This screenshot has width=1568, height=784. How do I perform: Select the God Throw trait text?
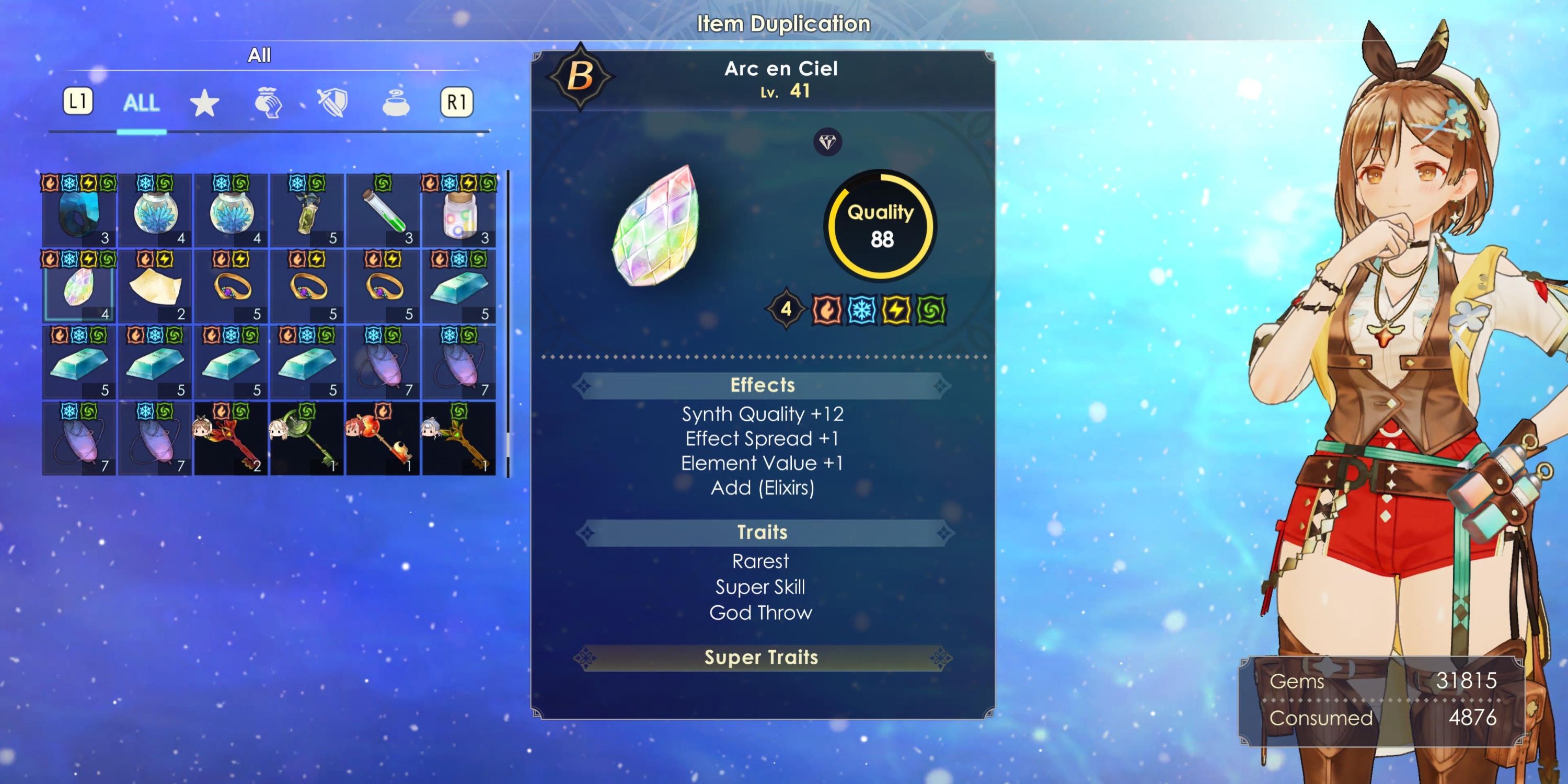pyautogui.click(x=762, y=613)
